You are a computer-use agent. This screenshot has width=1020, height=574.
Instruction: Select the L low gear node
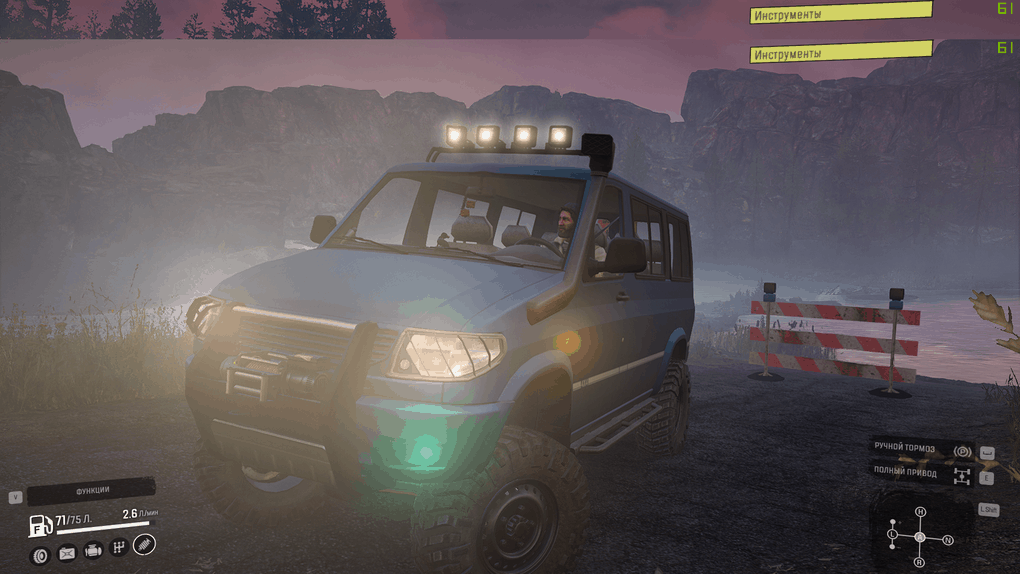[x=893, y=536]
